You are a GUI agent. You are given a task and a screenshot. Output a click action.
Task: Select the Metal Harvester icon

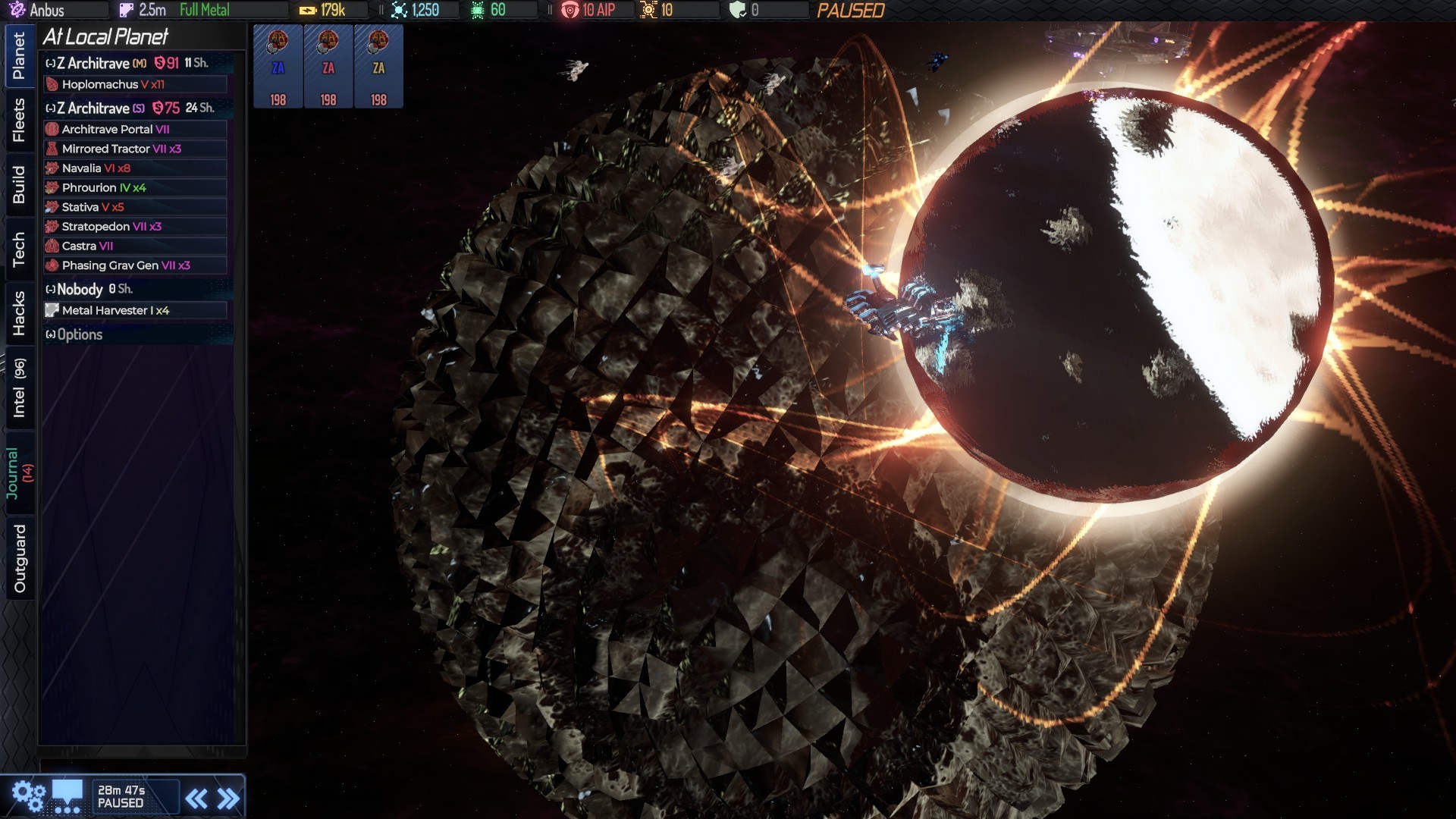tap(52, 309)
